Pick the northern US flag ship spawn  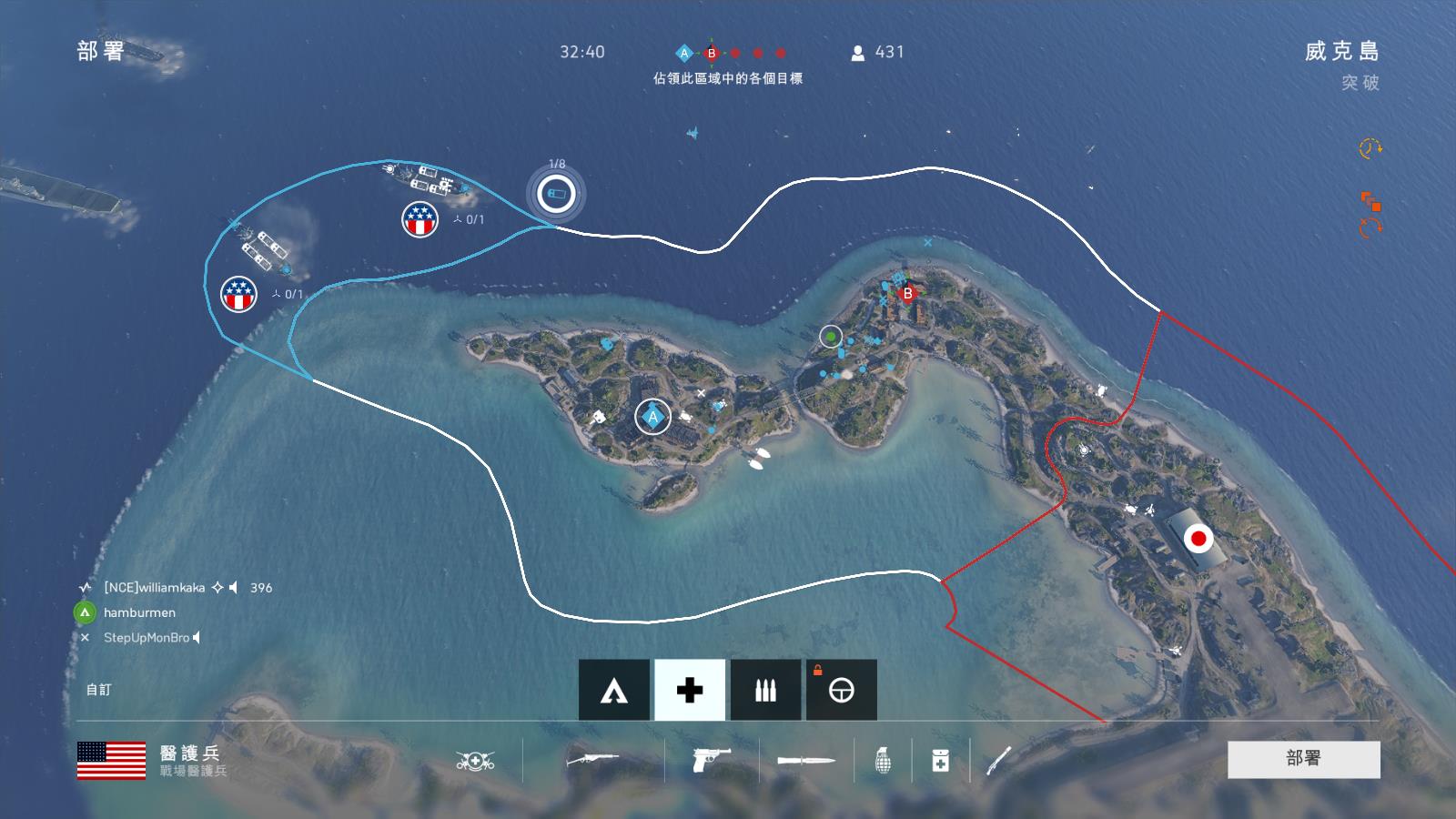pyautogui.click(x=420, y=219)
